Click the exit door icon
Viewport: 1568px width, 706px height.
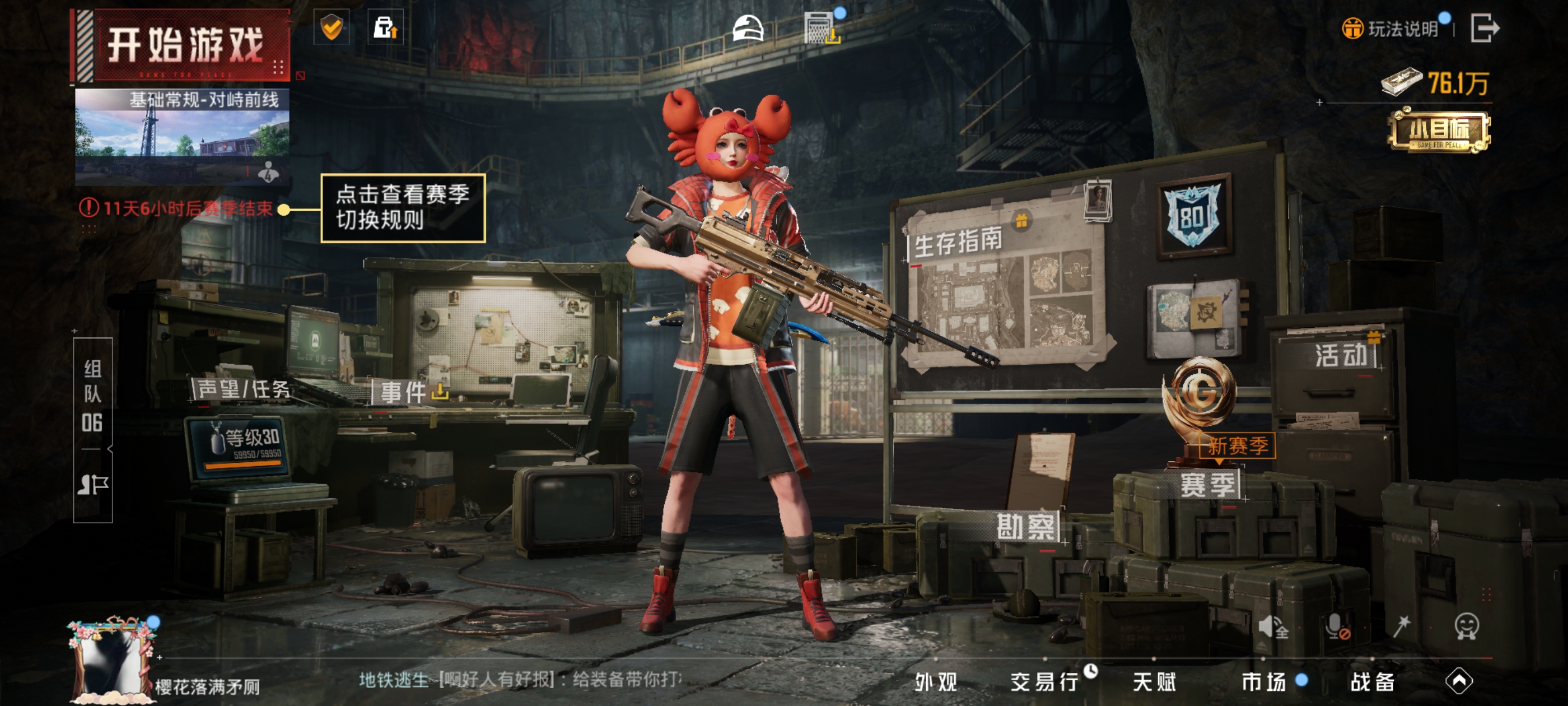pyautogui.click(x=1484, y=28)
